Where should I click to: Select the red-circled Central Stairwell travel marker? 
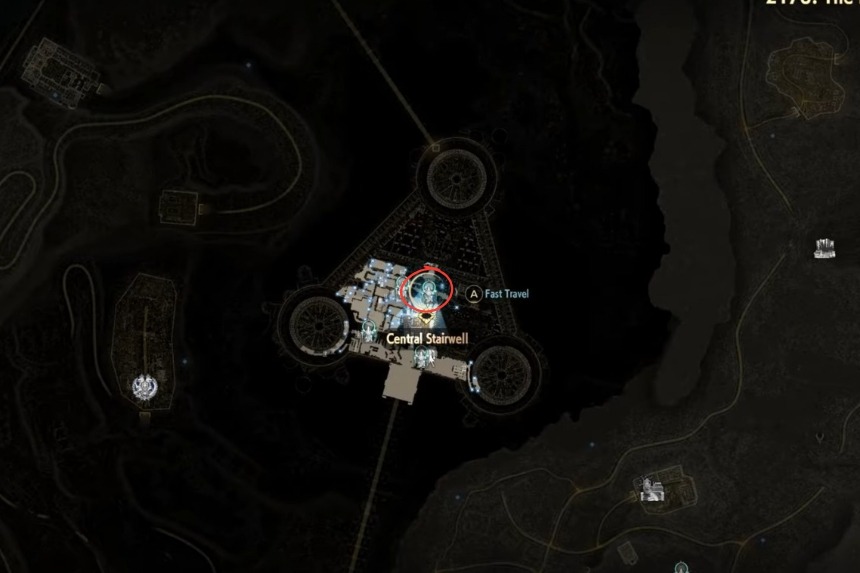pos(428,290)
